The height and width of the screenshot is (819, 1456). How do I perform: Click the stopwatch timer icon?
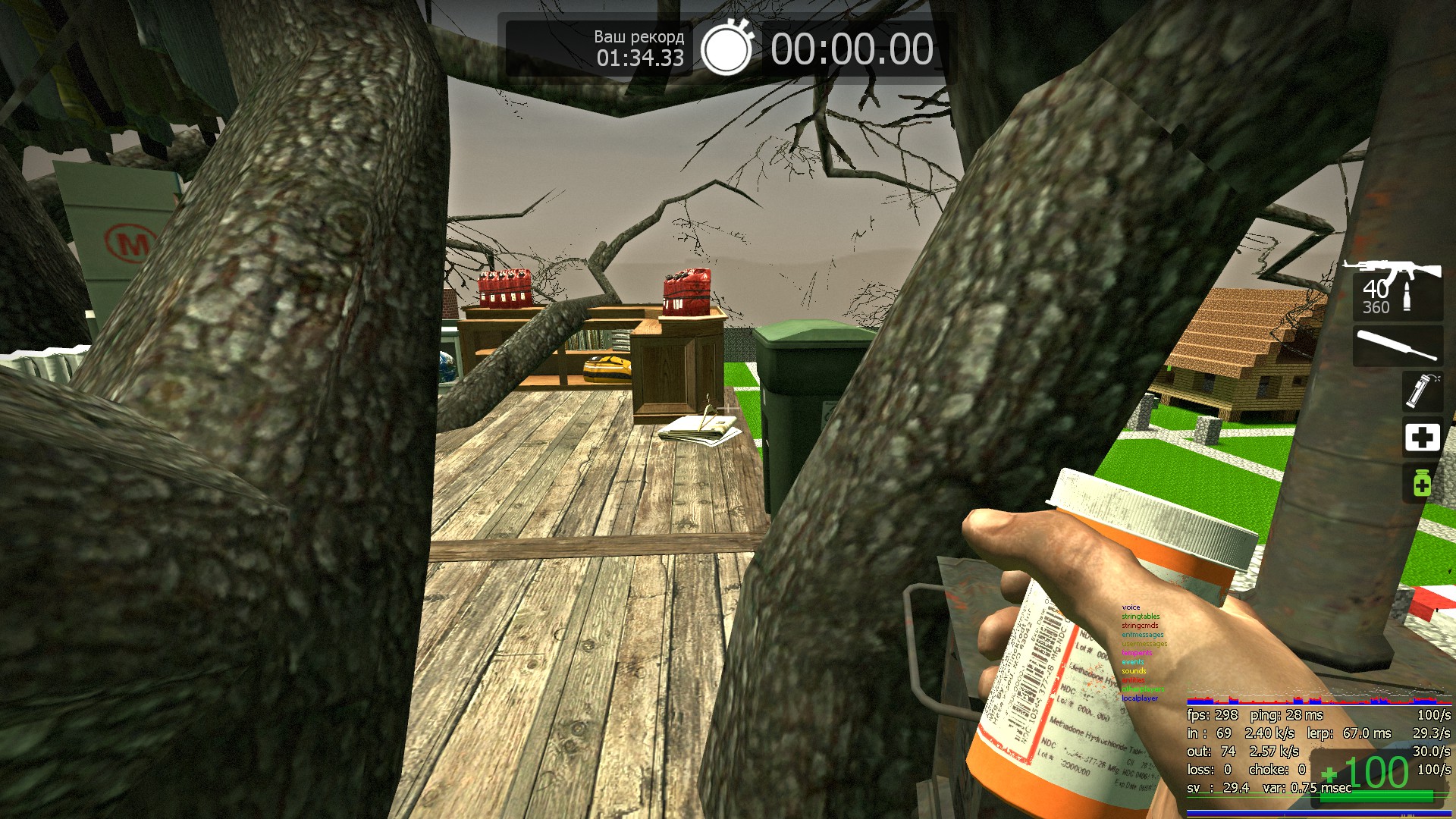pos(726,49)
